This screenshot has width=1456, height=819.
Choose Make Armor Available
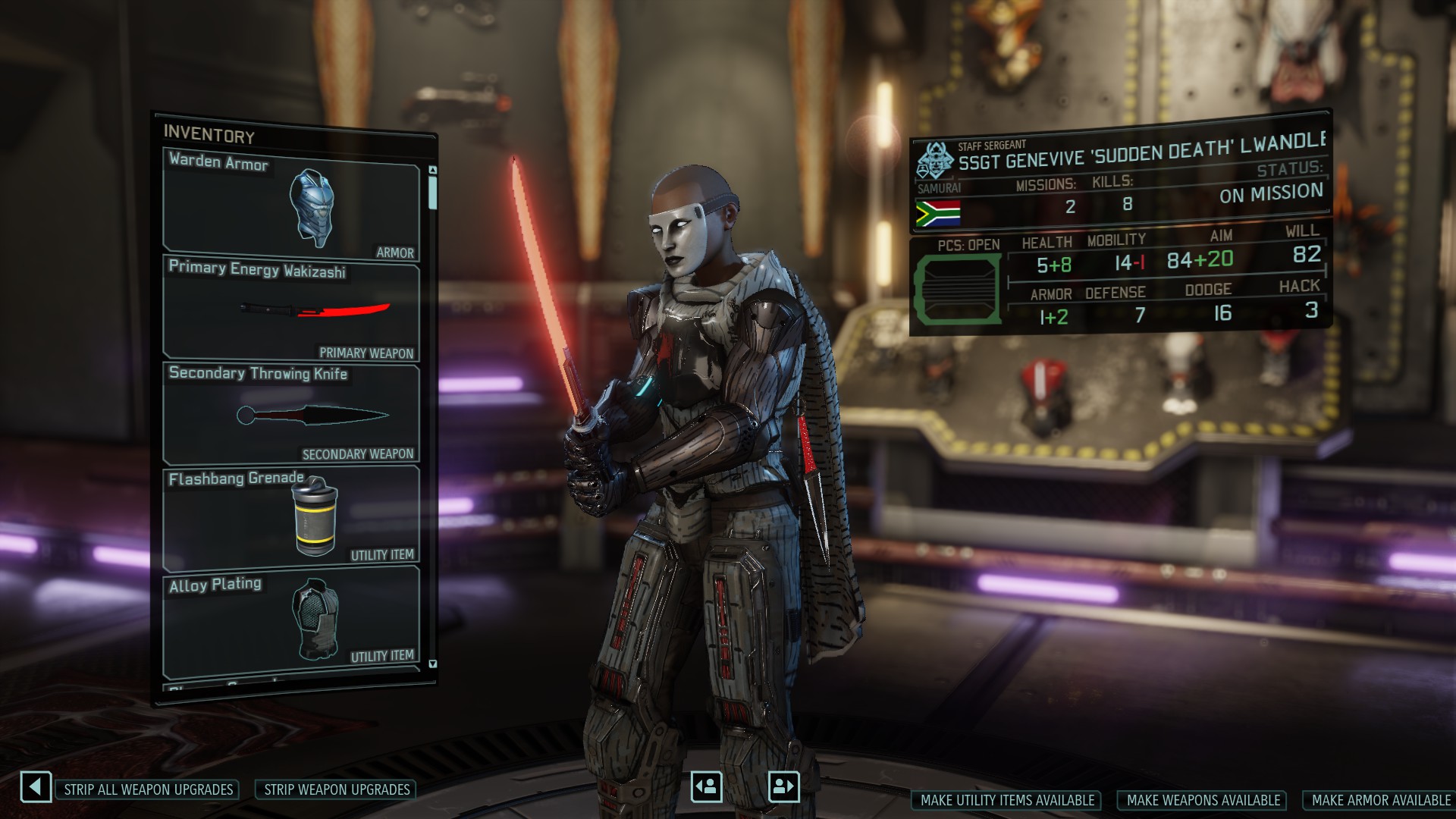pos(1380,800)
